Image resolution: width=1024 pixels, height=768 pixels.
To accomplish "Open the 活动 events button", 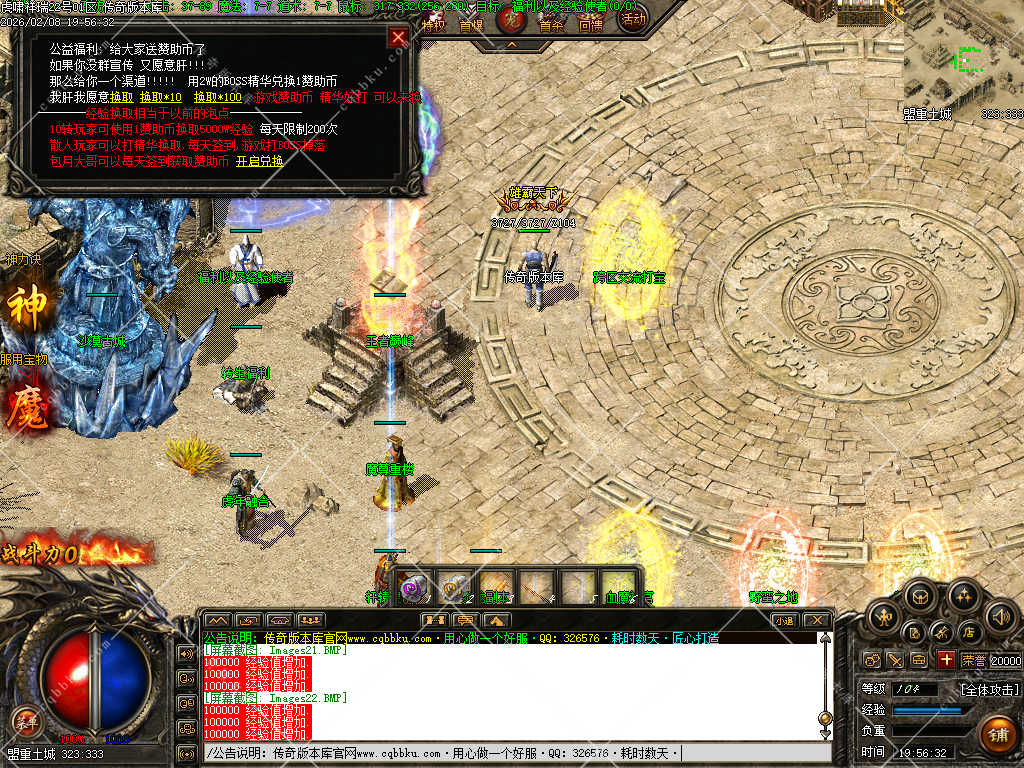I will coord(632,18).
